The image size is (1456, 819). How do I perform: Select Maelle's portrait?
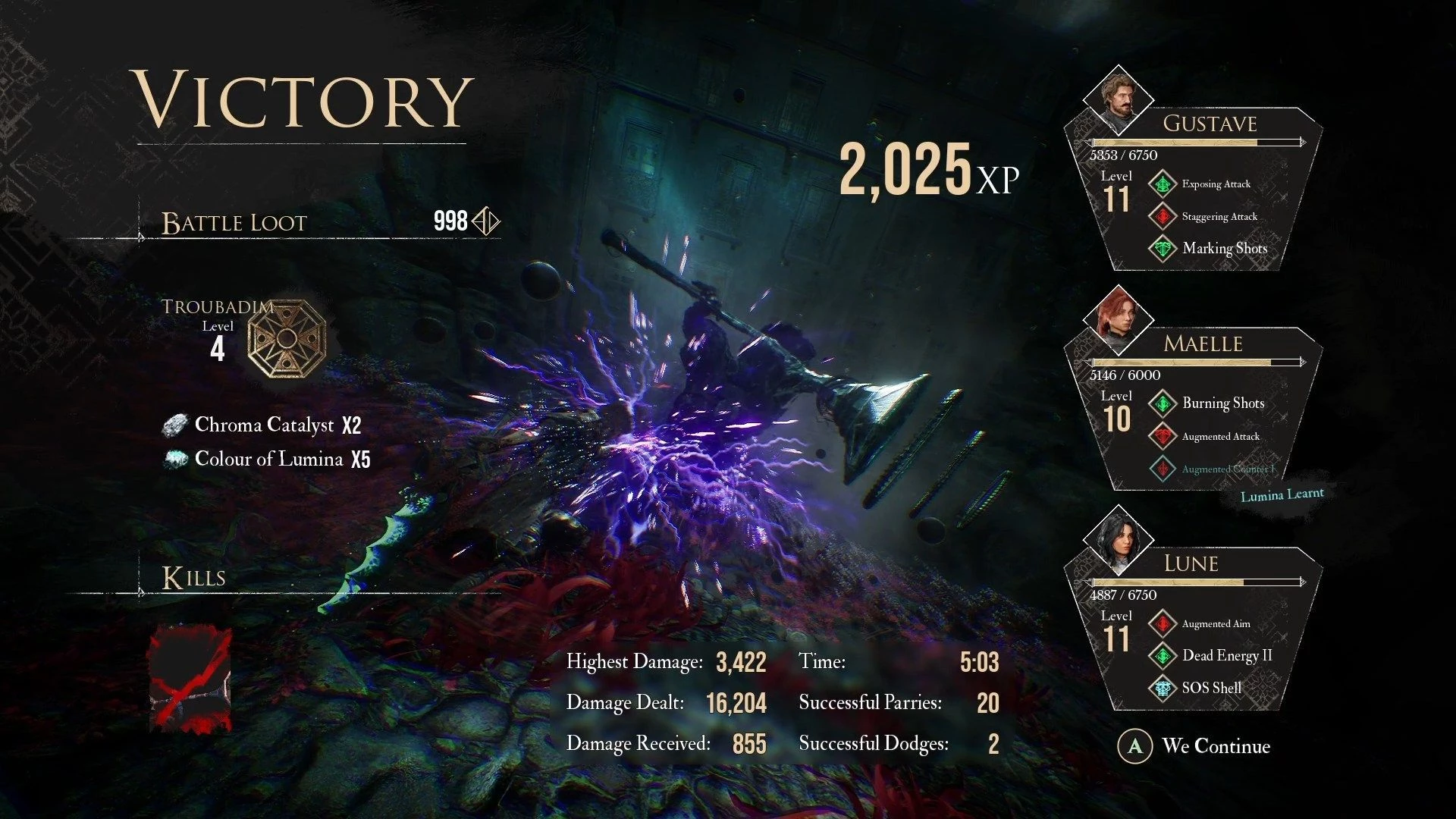pos(1119,318)
